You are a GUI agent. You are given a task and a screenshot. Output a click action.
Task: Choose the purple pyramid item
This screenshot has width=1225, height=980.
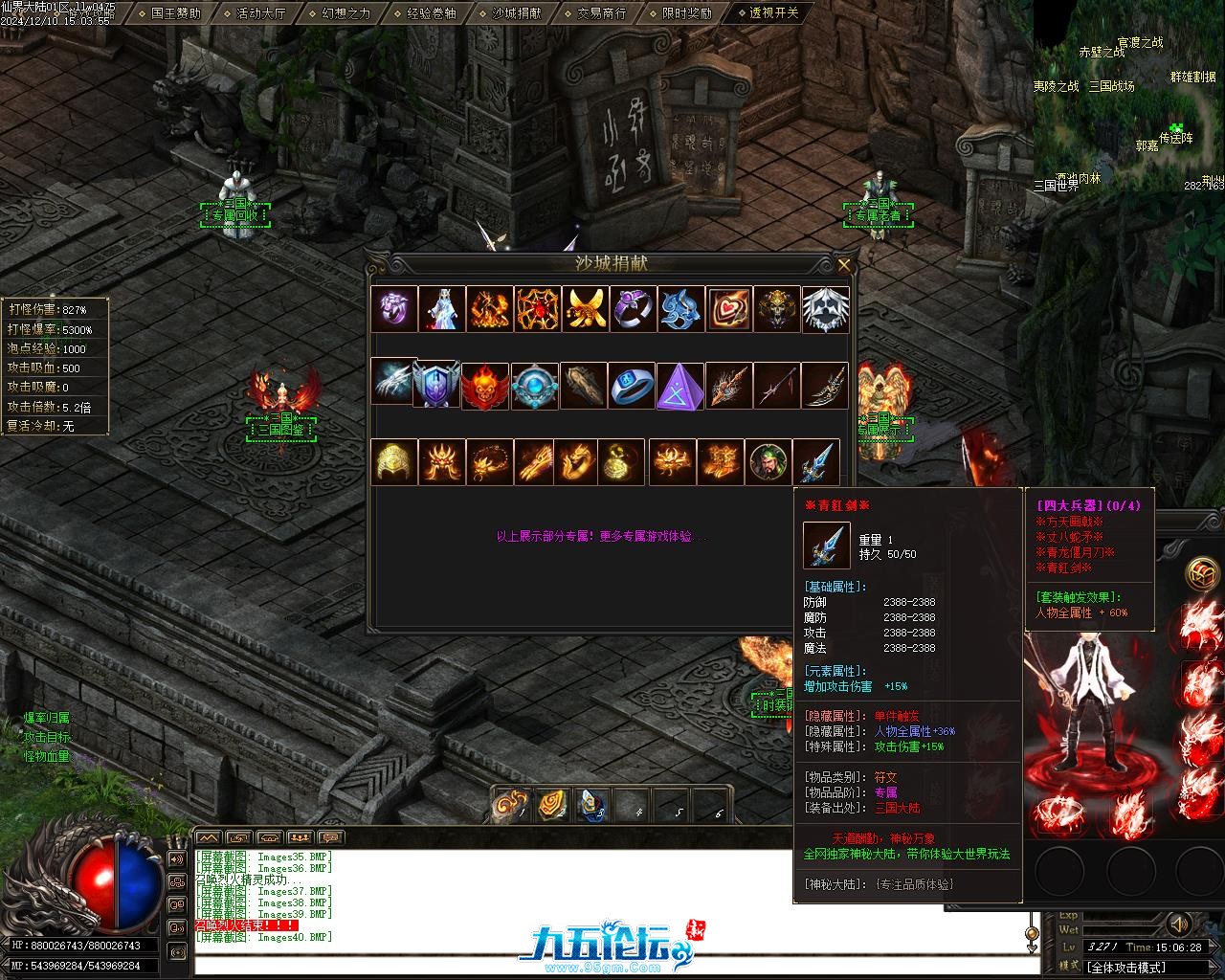[680, 386]
